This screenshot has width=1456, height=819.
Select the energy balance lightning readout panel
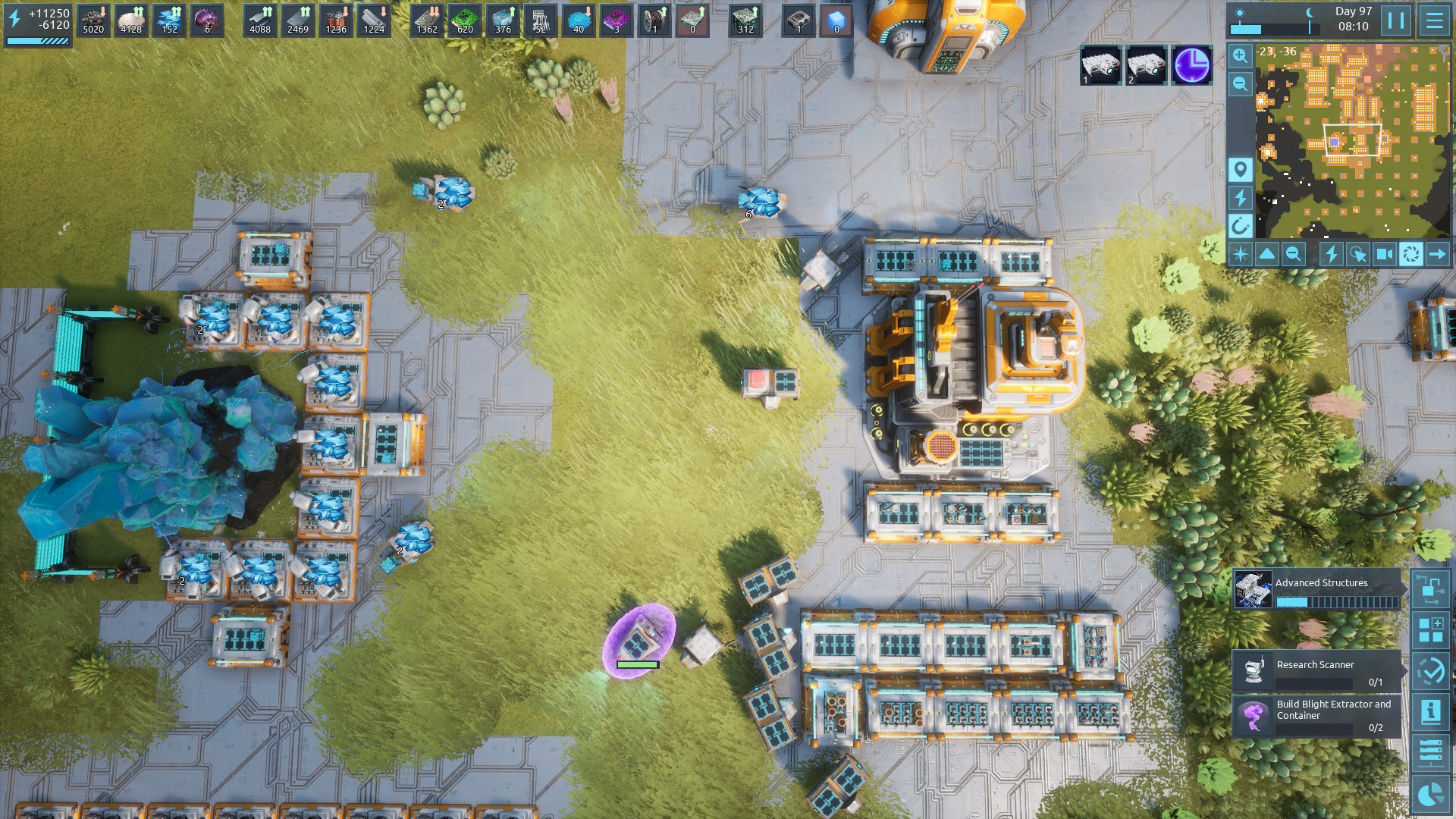[38, 24]
